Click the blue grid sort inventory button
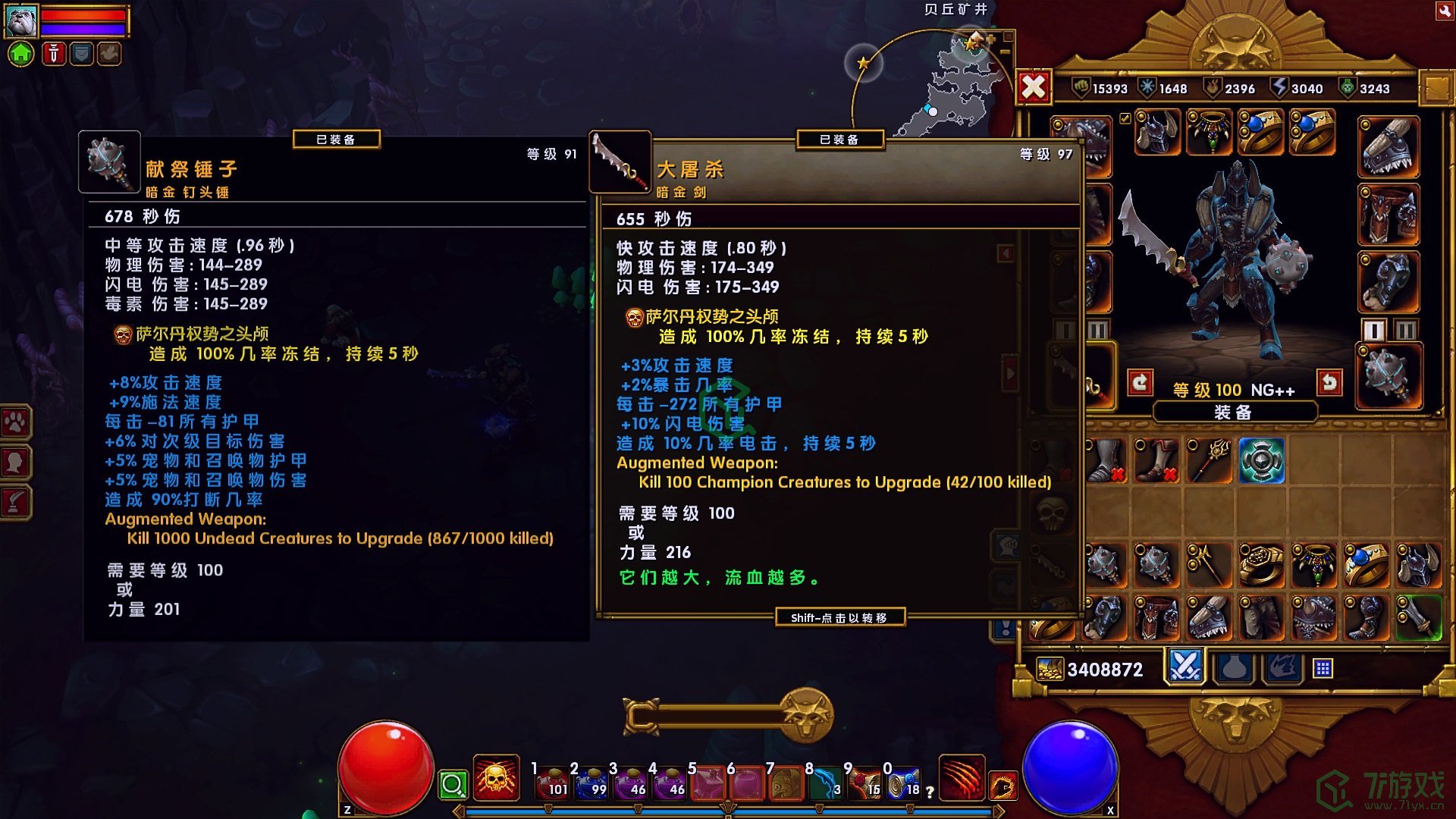This screenshot has height=819, width=1456. (x=1323, y=668)
